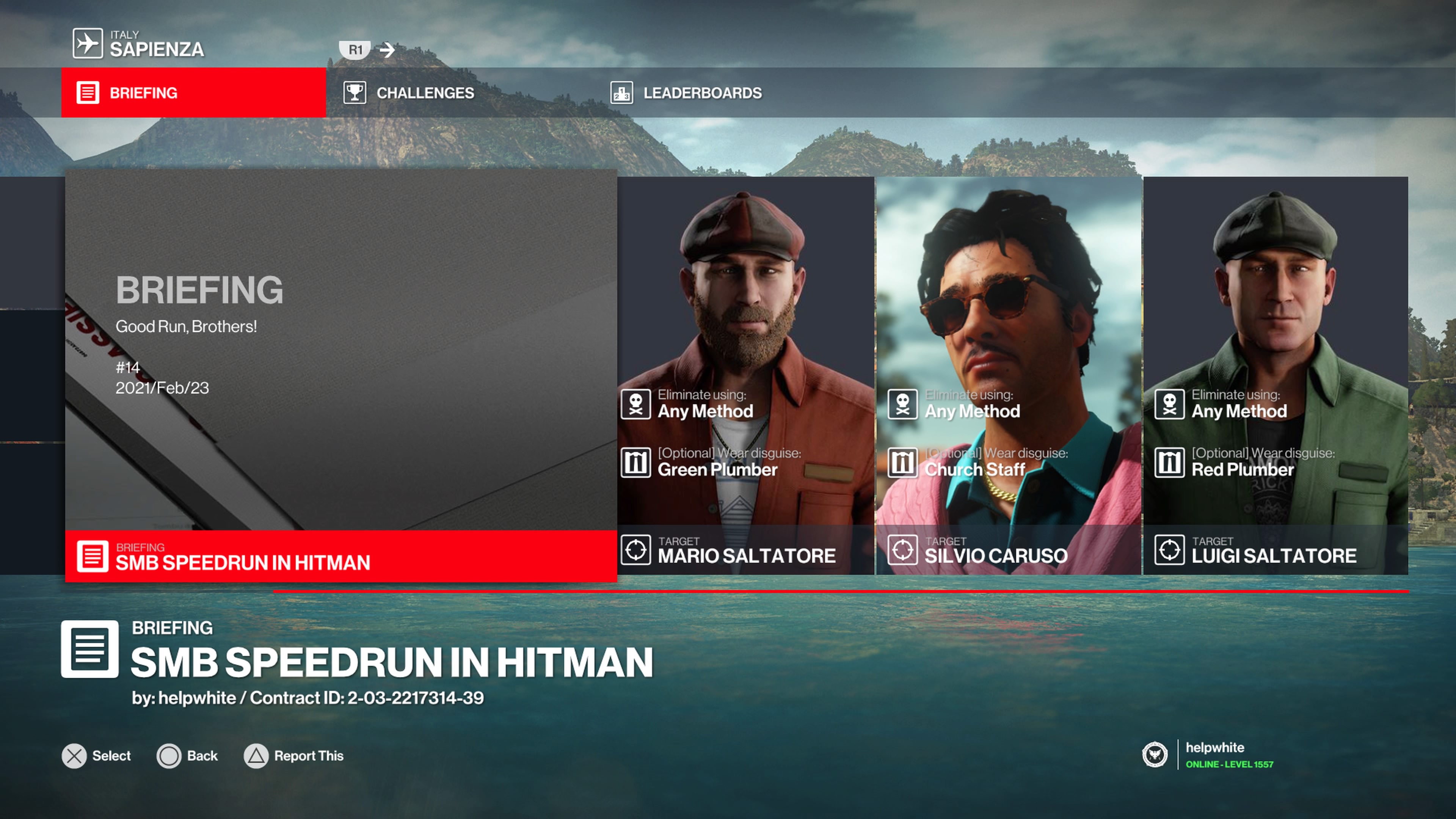Choose the Silvio Caruso target card
This screenshot has width=1456, height=819.
coord(1008,376)
